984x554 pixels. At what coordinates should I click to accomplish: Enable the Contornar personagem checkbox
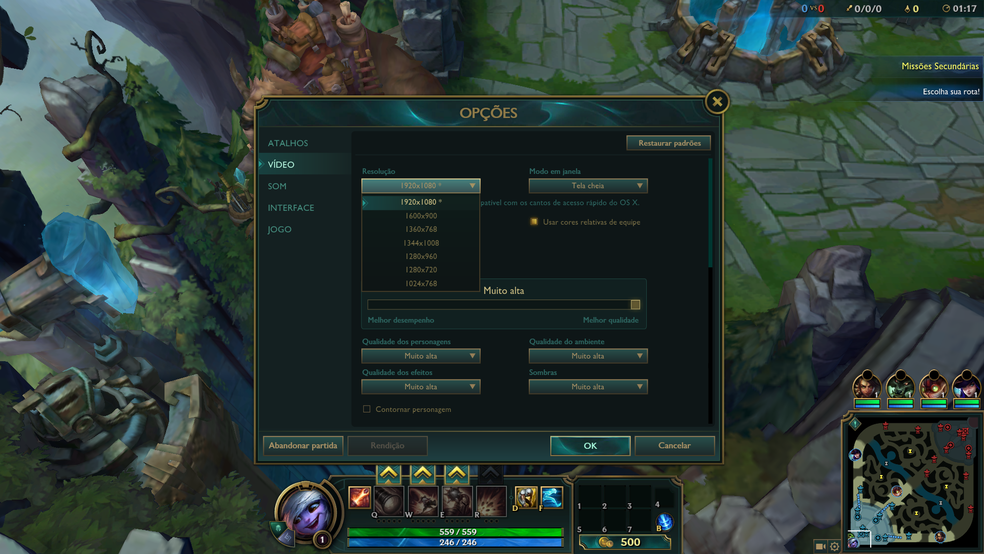pos(367,409)
